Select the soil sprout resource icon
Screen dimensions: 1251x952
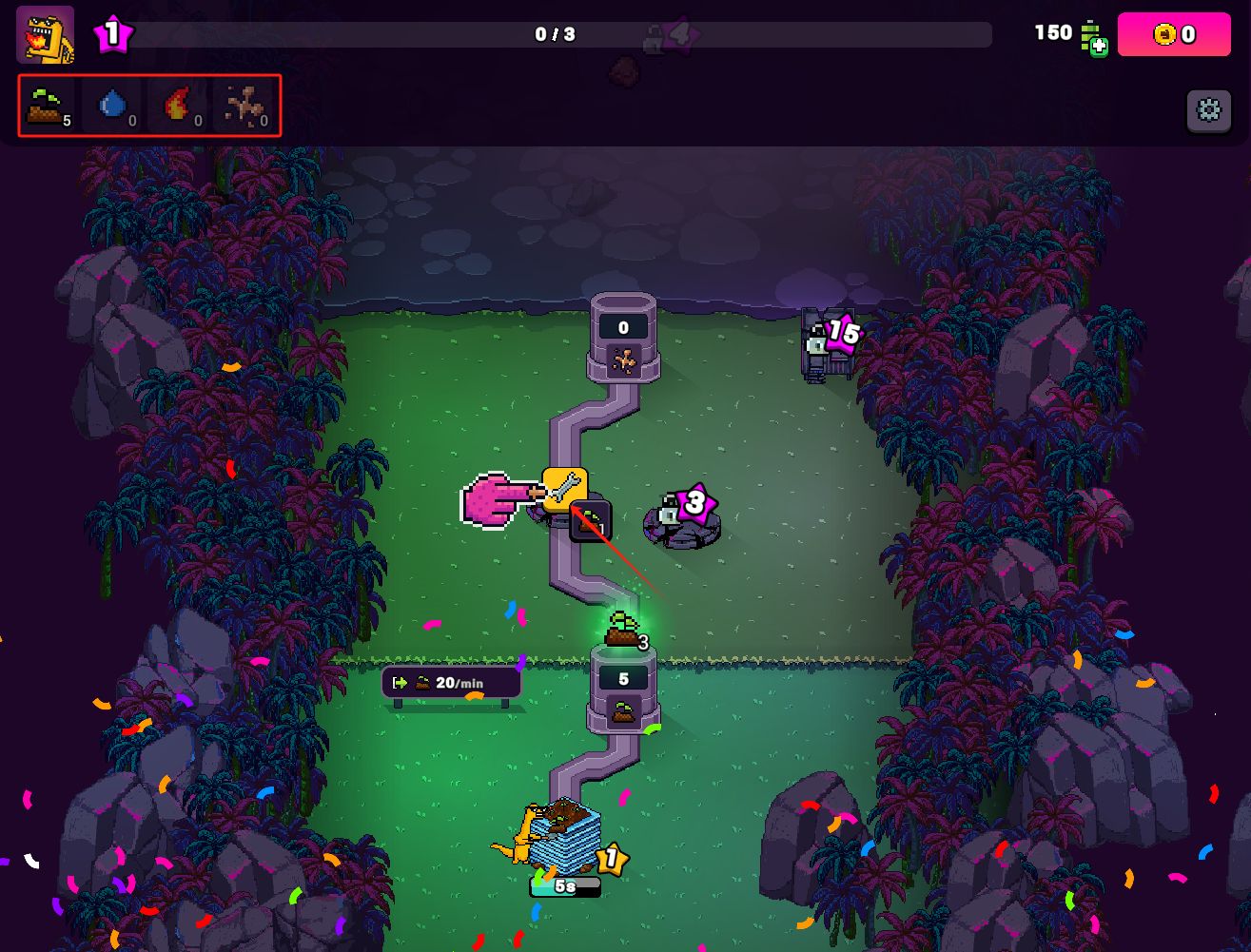47,106
